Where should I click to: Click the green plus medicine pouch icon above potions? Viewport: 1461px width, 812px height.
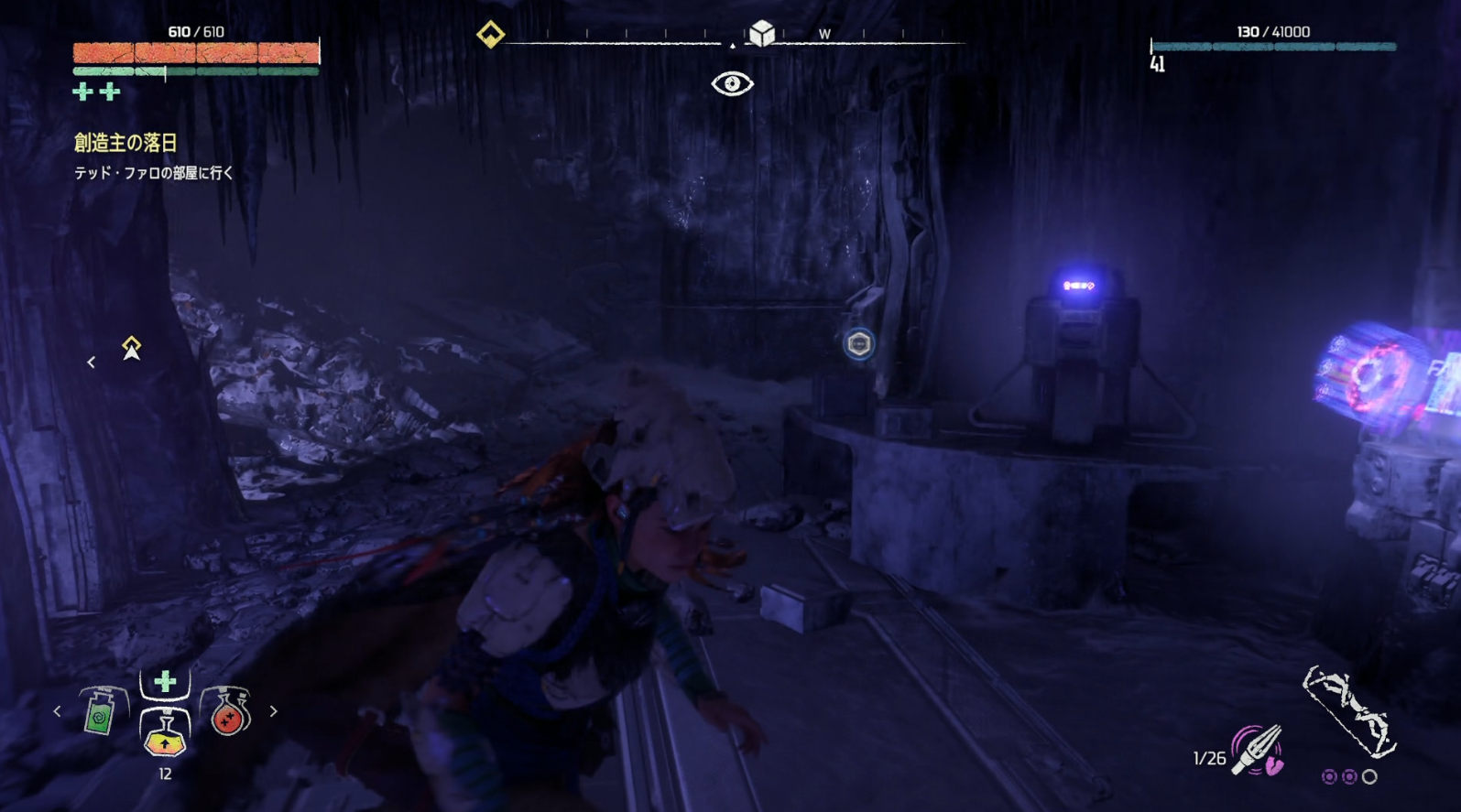[x=165, y=681]
